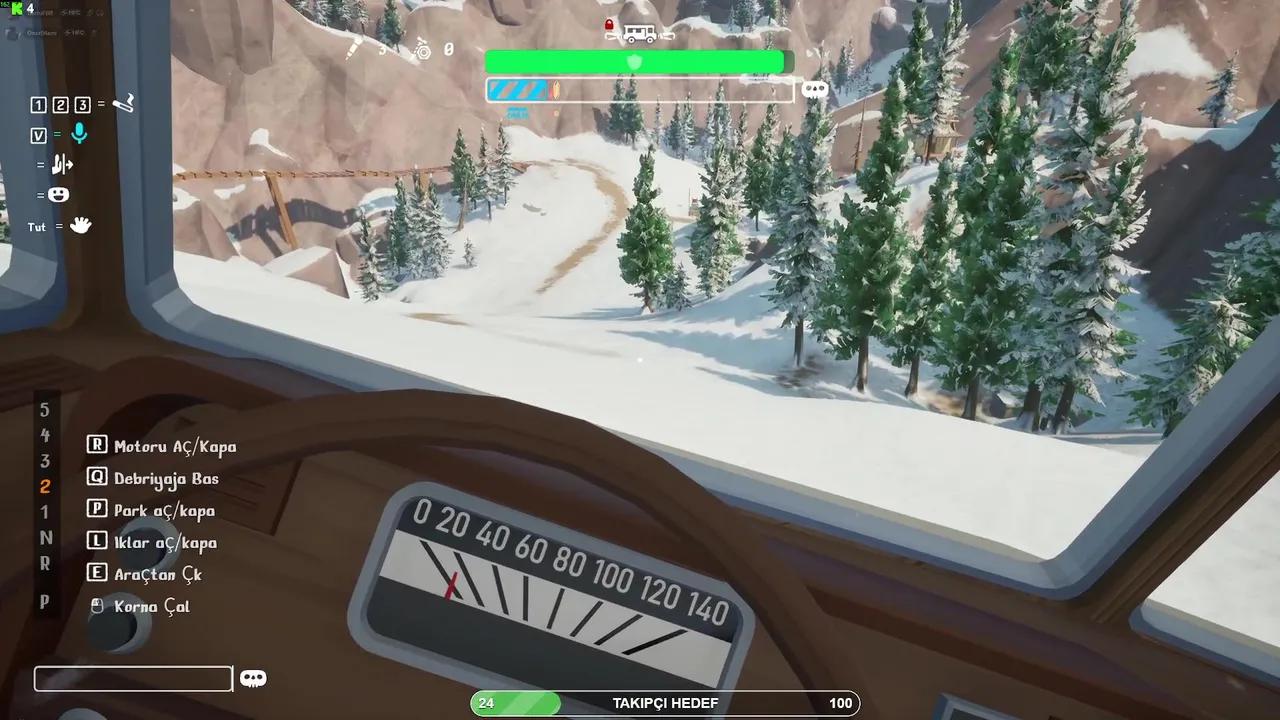Toggle Motoru Aç/Kapa with the R option
The width and height of the screenshot is (1280, 720).
coord(163,446)
